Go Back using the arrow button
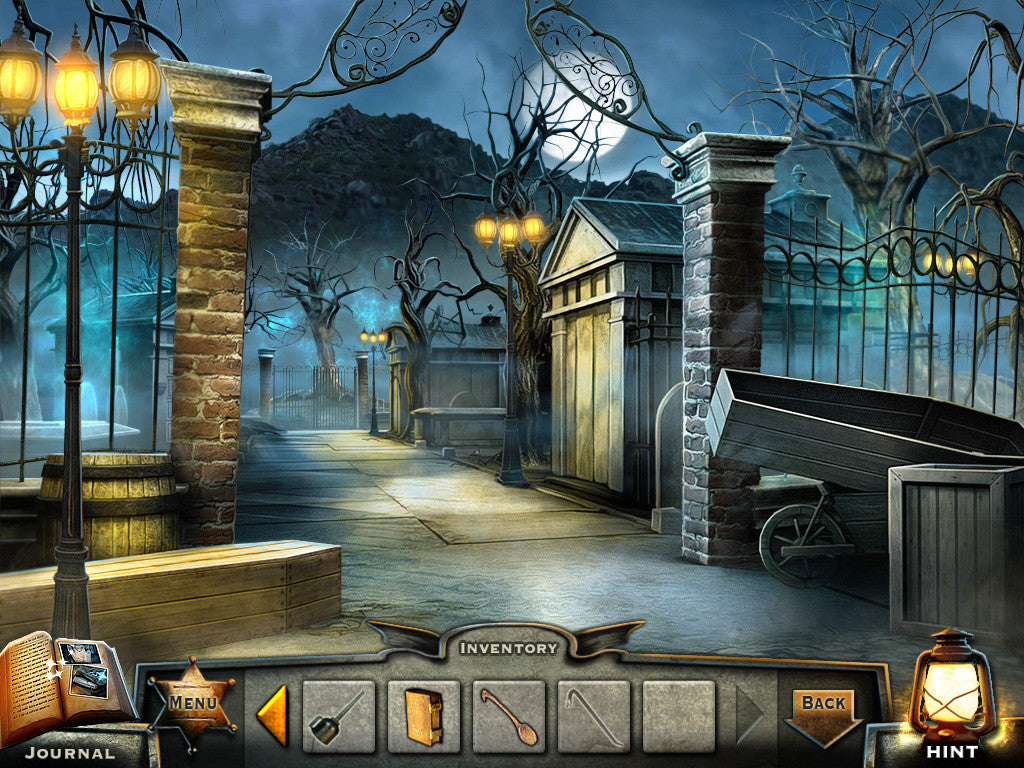This screenshot has height=768, width=1024. (824, 712)
